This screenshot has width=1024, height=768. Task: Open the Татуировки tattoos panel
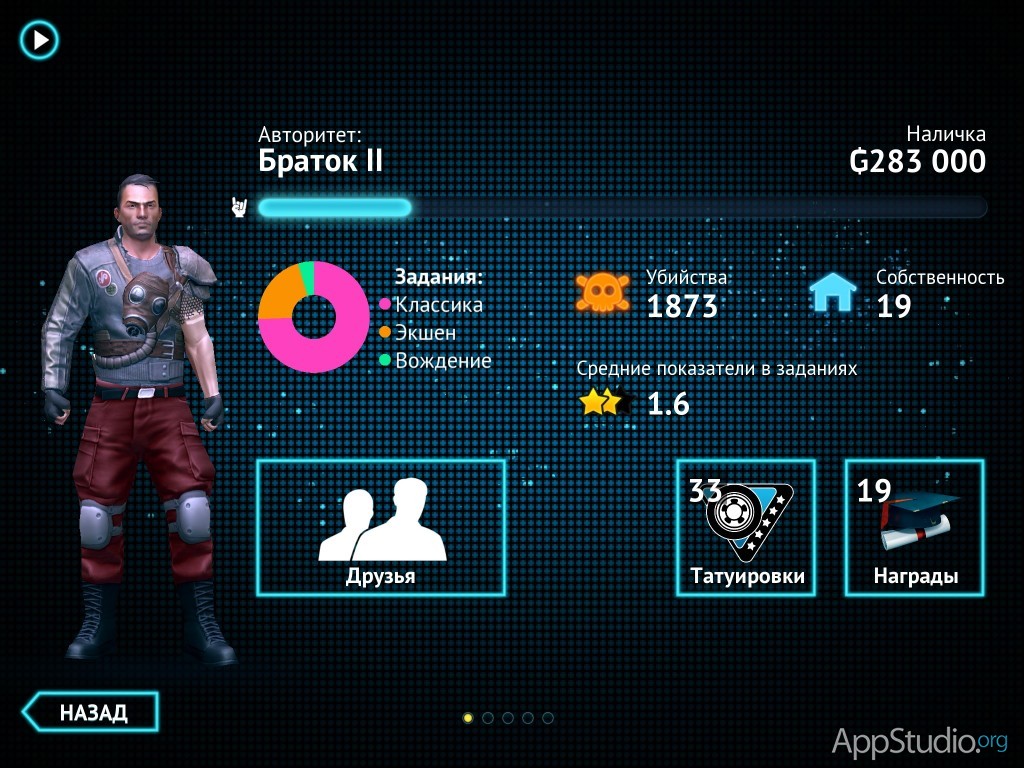coord(746,528)
